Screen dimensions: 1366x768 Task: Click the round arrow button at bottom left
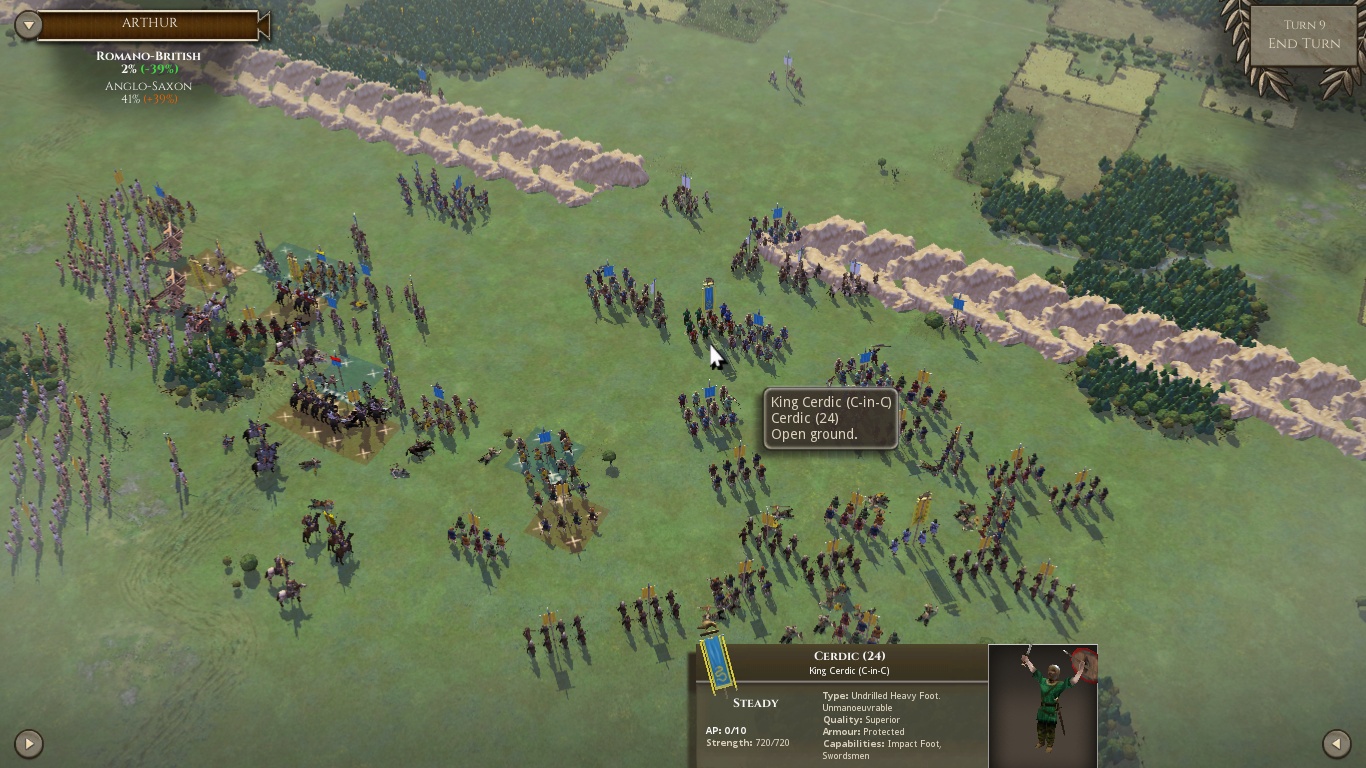(29, 743)
